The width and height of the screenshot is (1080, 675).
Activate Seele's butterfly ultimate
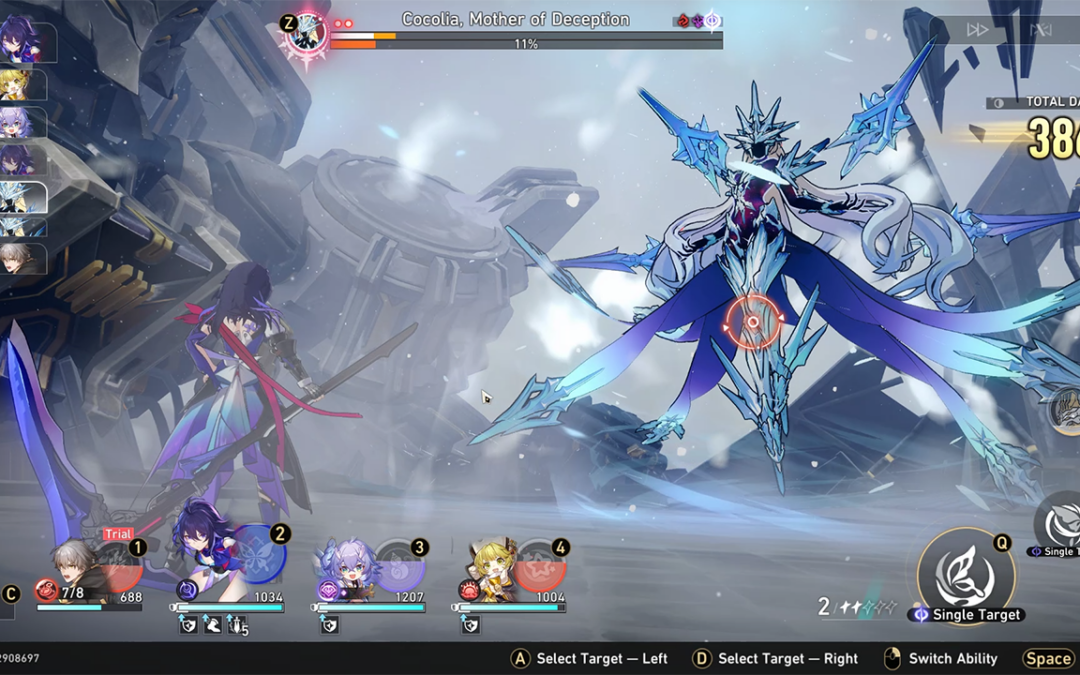260,553
